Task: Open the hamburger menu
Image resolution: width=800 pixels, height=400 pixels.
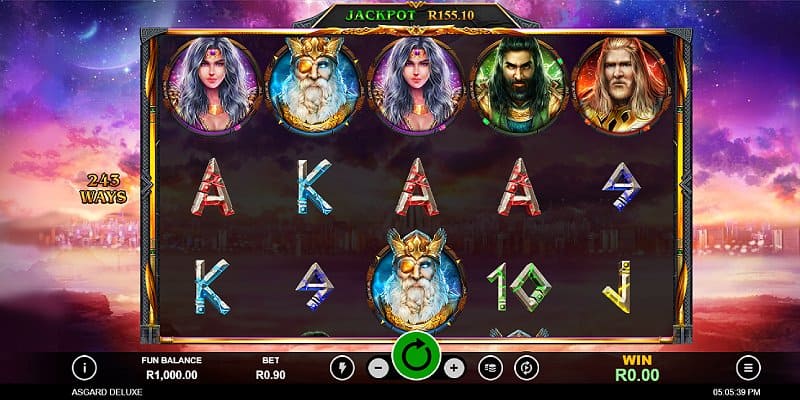Action: (x=747, y=367)
